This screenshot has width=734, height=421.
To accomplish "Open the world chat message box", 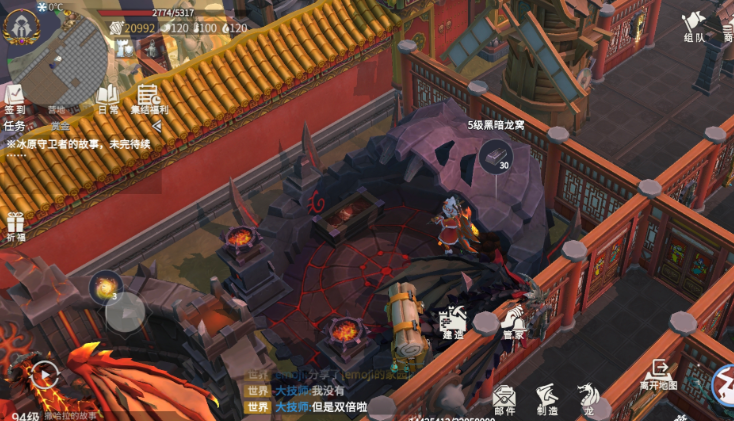I will pos(320,398).
